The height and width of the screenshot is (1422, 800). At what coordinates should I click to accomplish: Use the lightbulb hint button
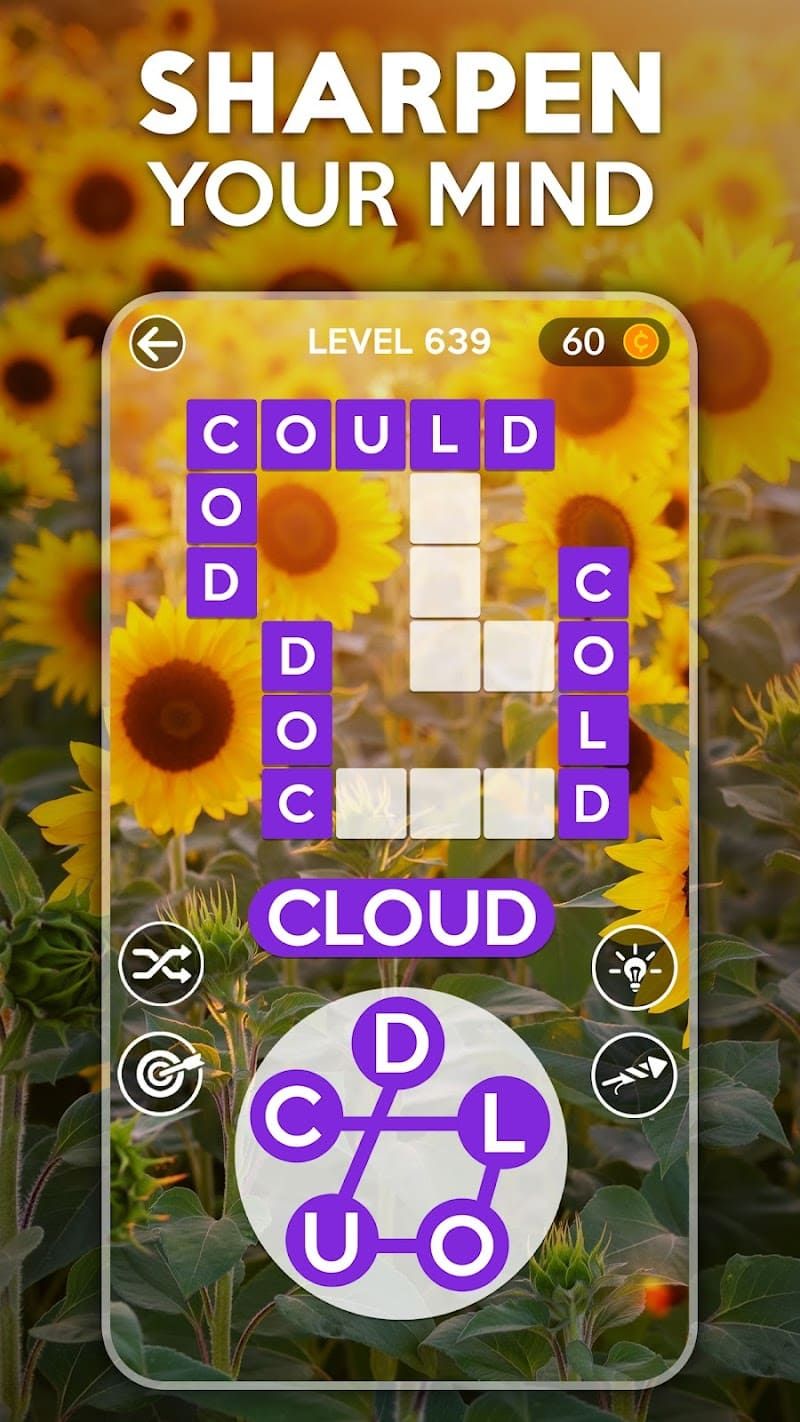click(633, 966)
